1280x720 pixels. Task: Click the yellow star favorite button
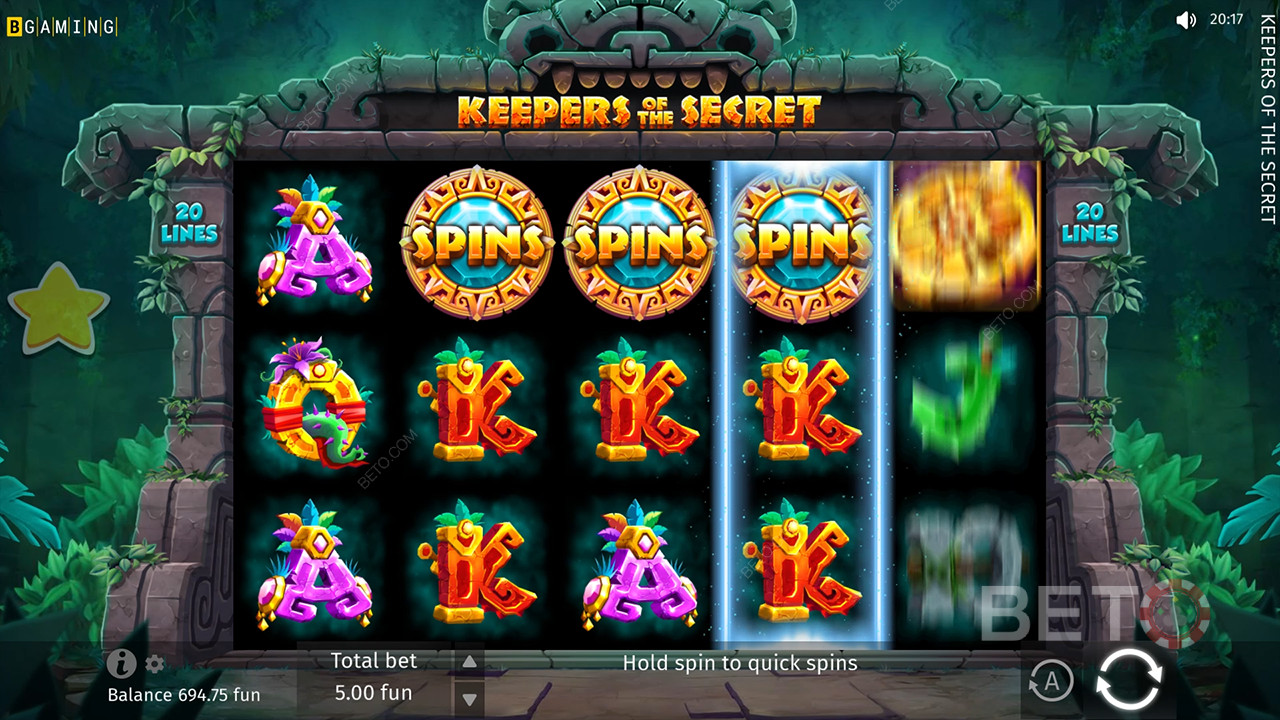click(59, 309)
